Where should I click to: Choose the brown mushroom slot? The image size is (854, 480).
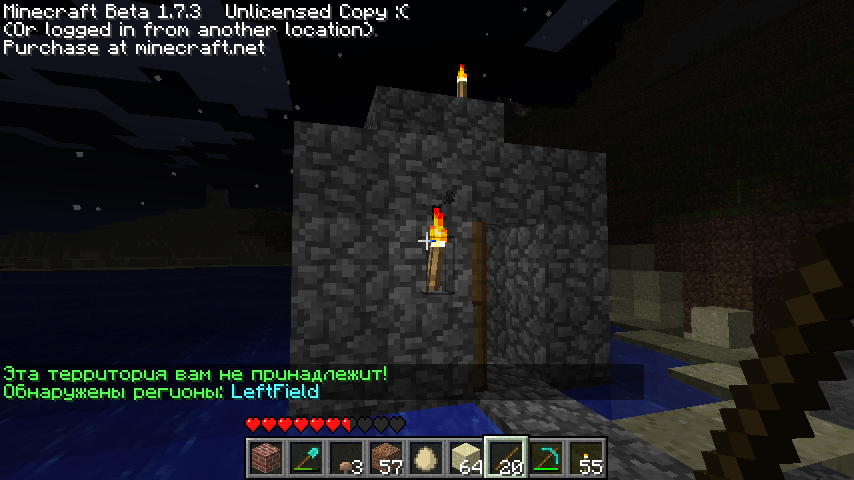(345, 458)
